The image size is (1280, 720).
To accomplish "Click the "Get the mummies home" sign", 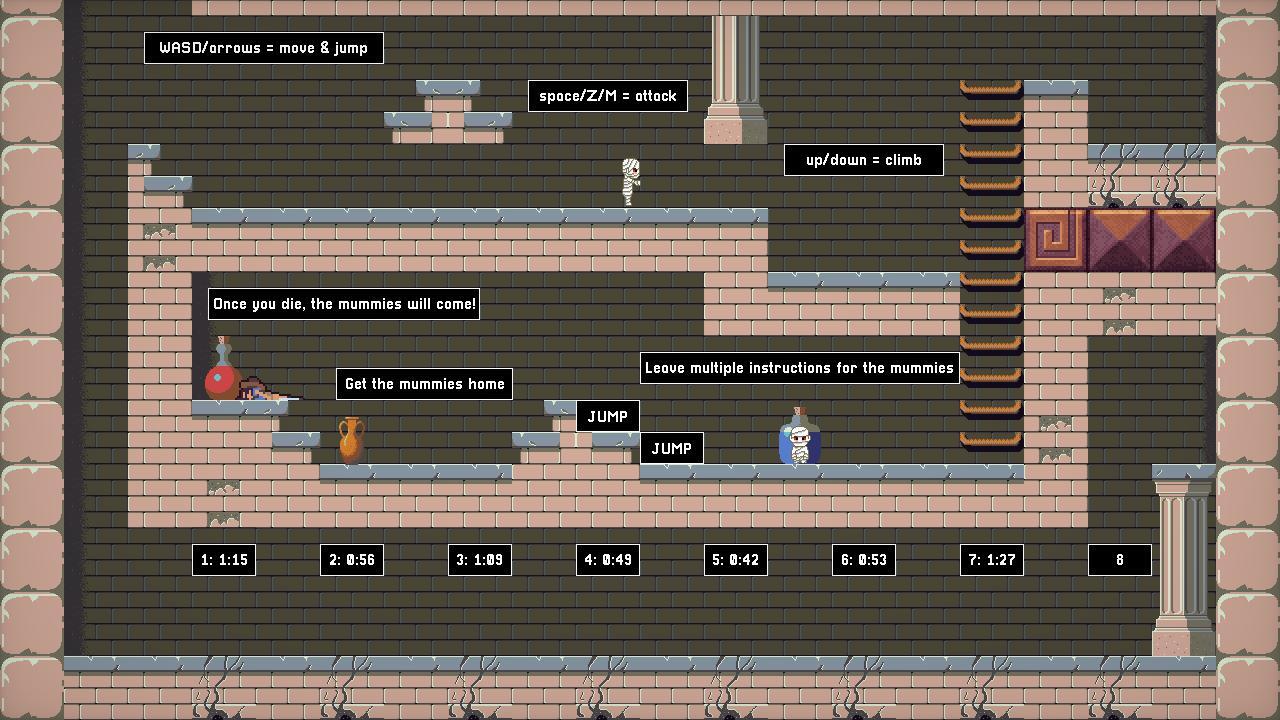I will click(424, 383).
